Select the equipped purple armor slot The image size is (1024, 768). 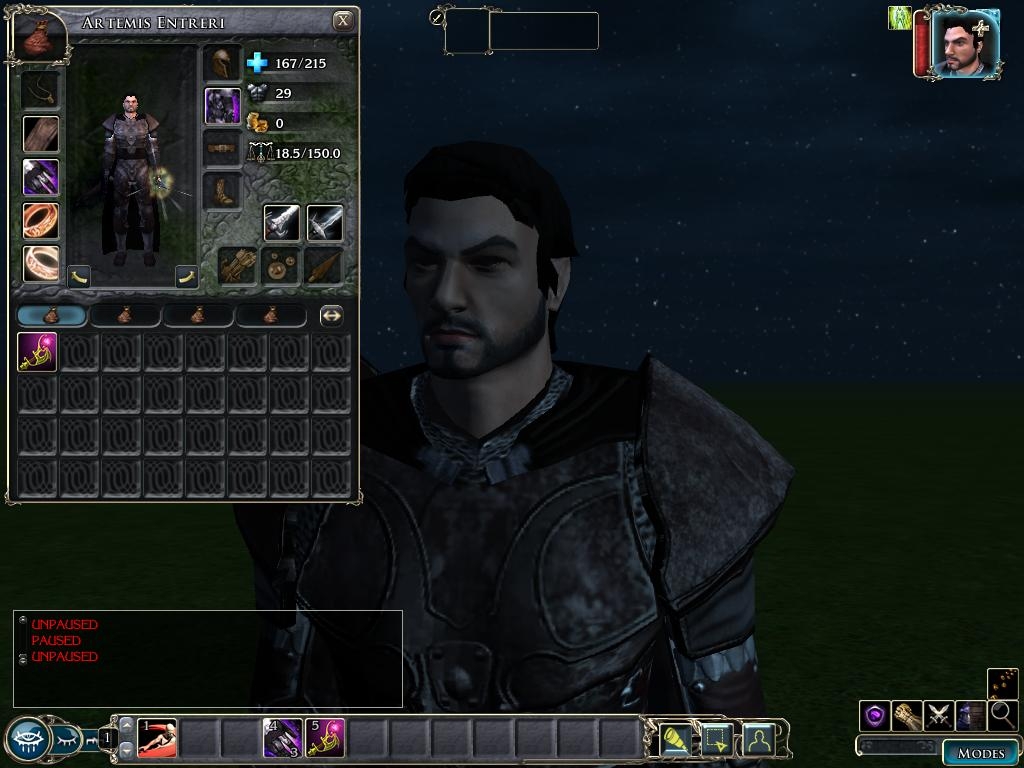pos(222,105)
